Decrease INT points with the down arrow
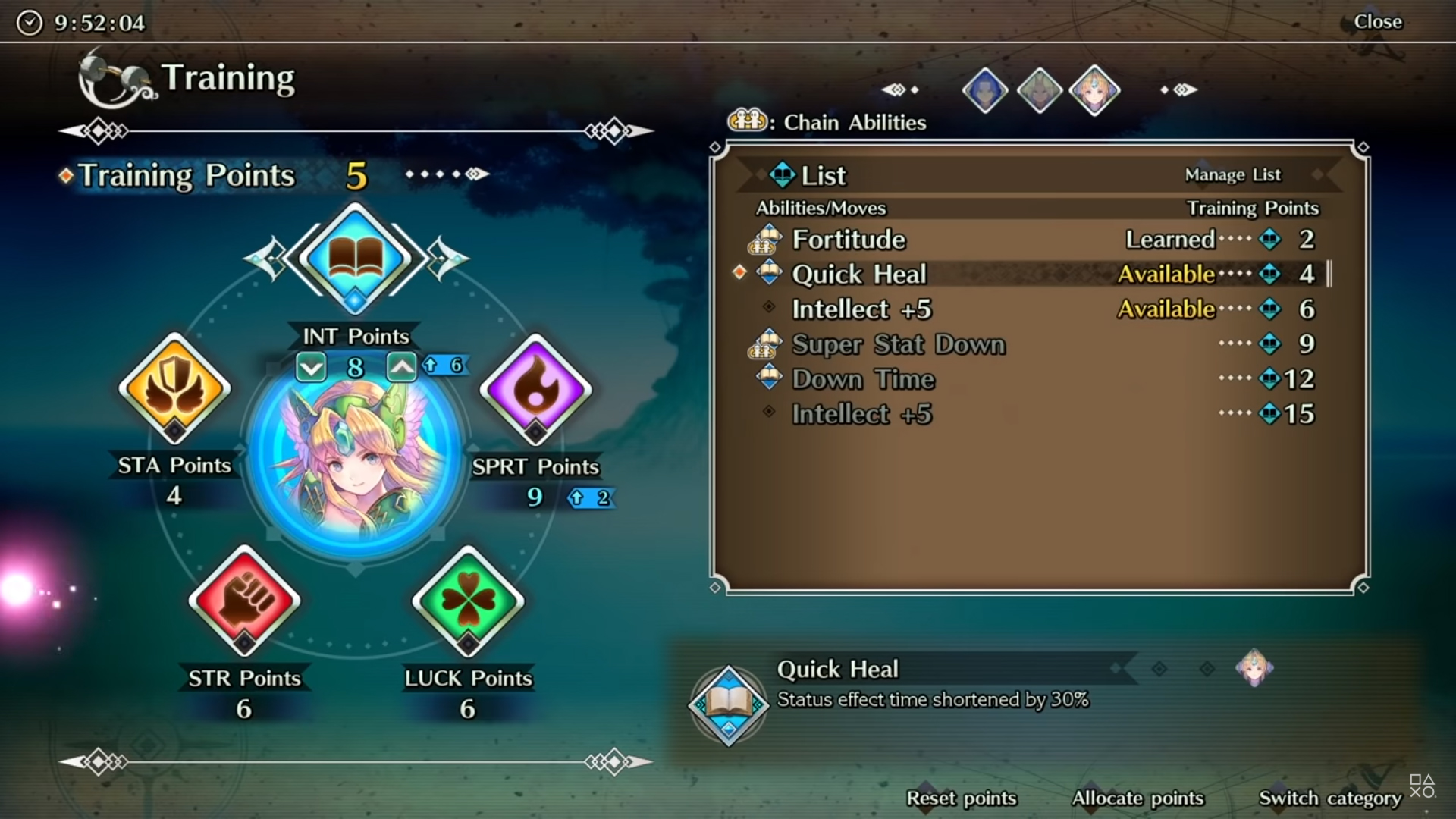 pos(311,368)
